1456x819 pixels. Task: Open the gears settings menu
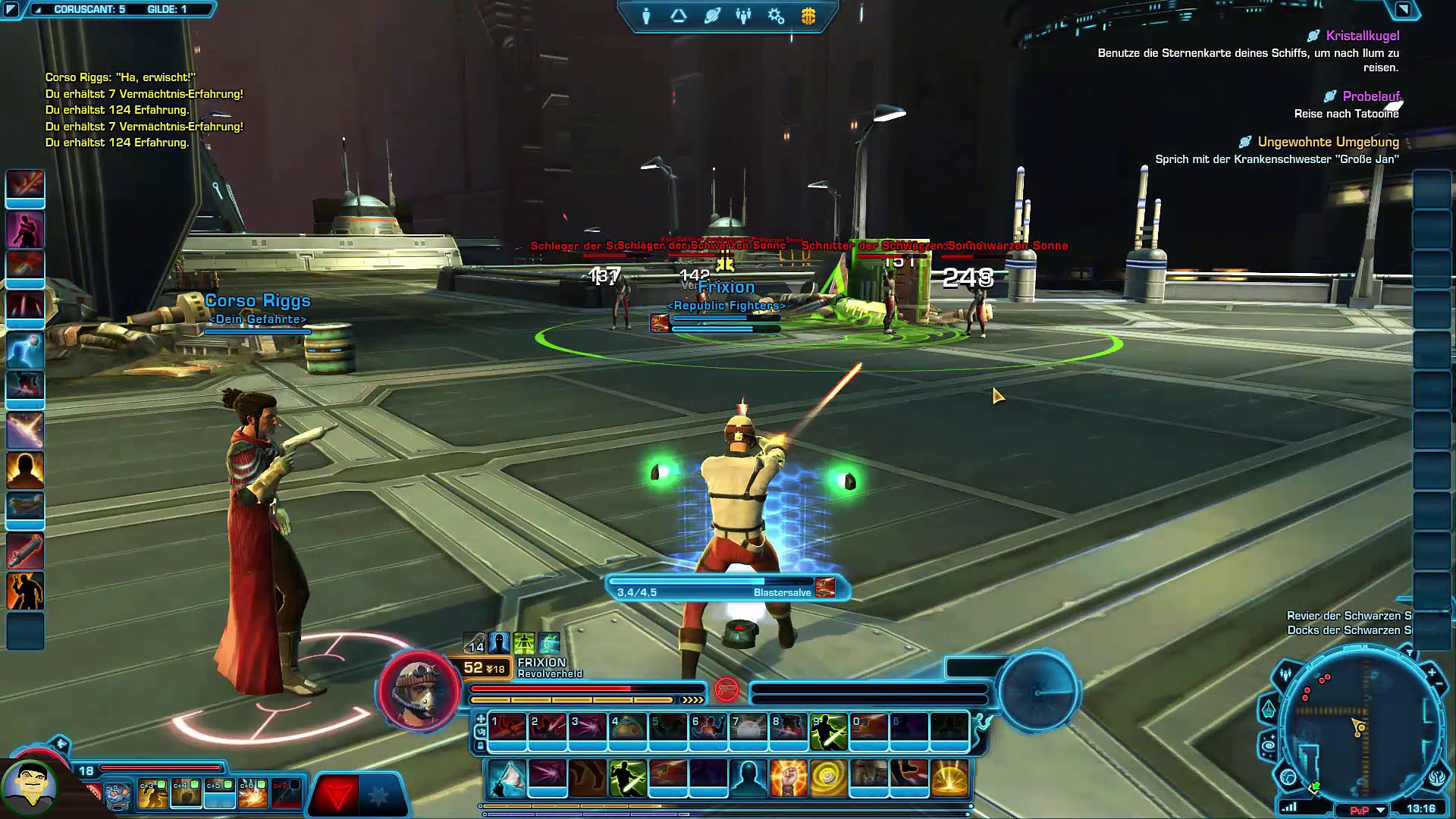(x=776, y=16)
